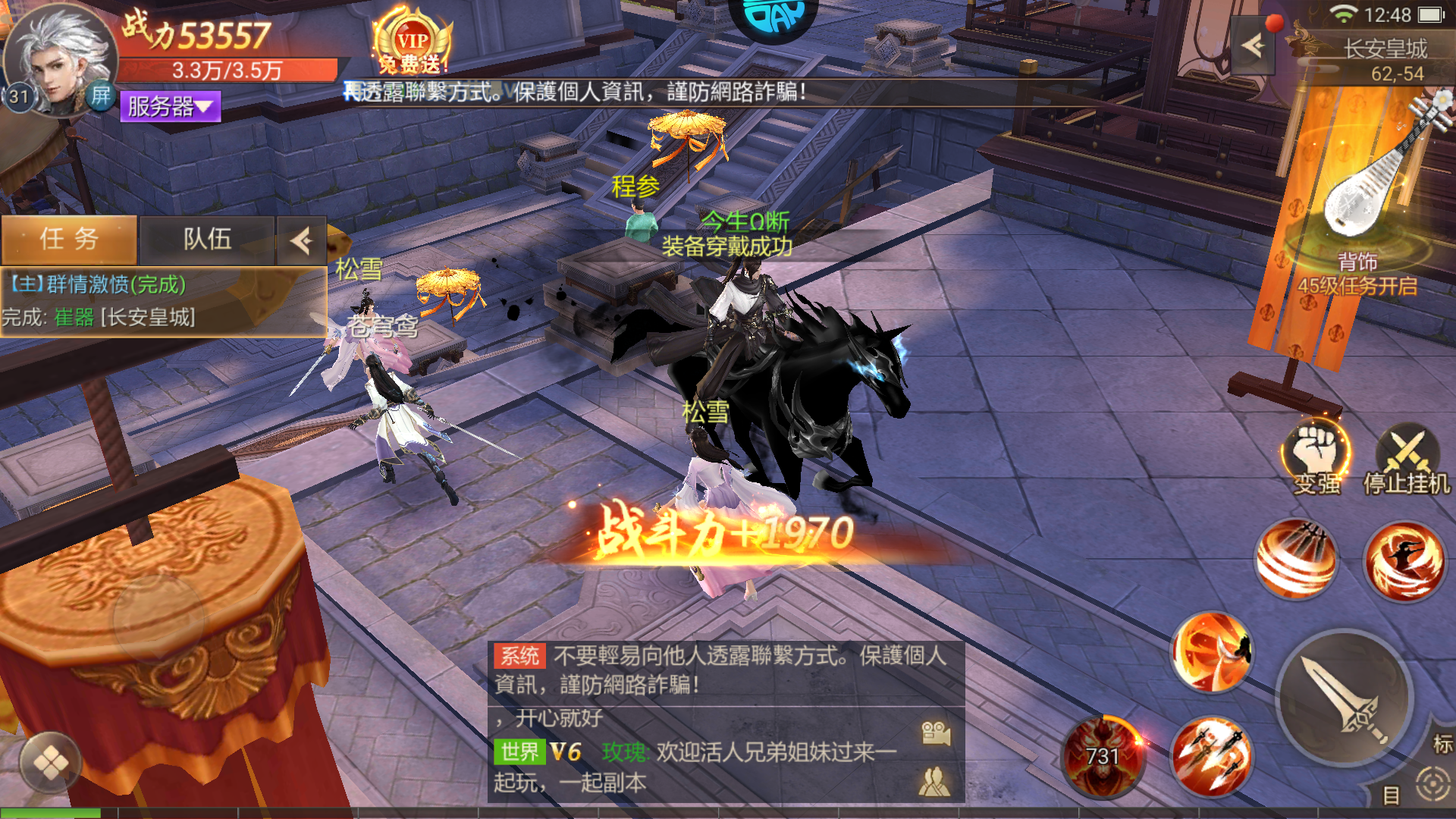
Task: Switch to the 队伍 tab
Action: 207,240
